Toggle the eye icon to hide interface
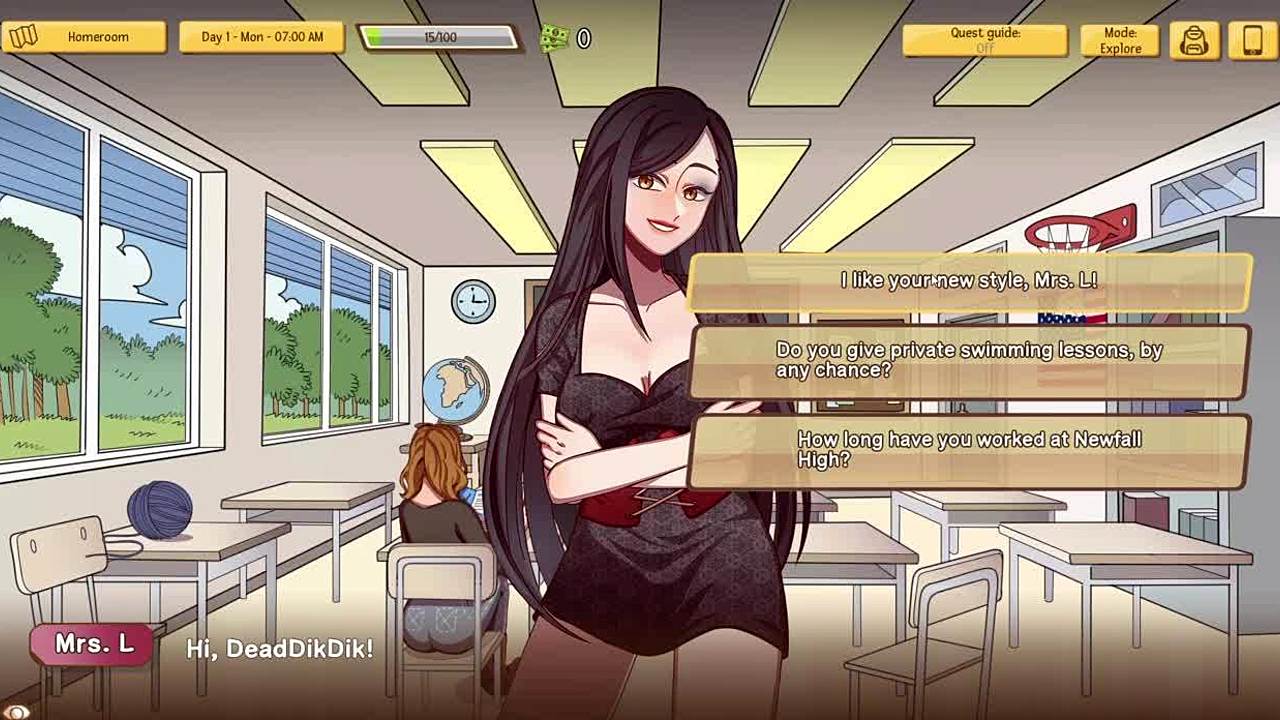 click(x=17, y=712)
